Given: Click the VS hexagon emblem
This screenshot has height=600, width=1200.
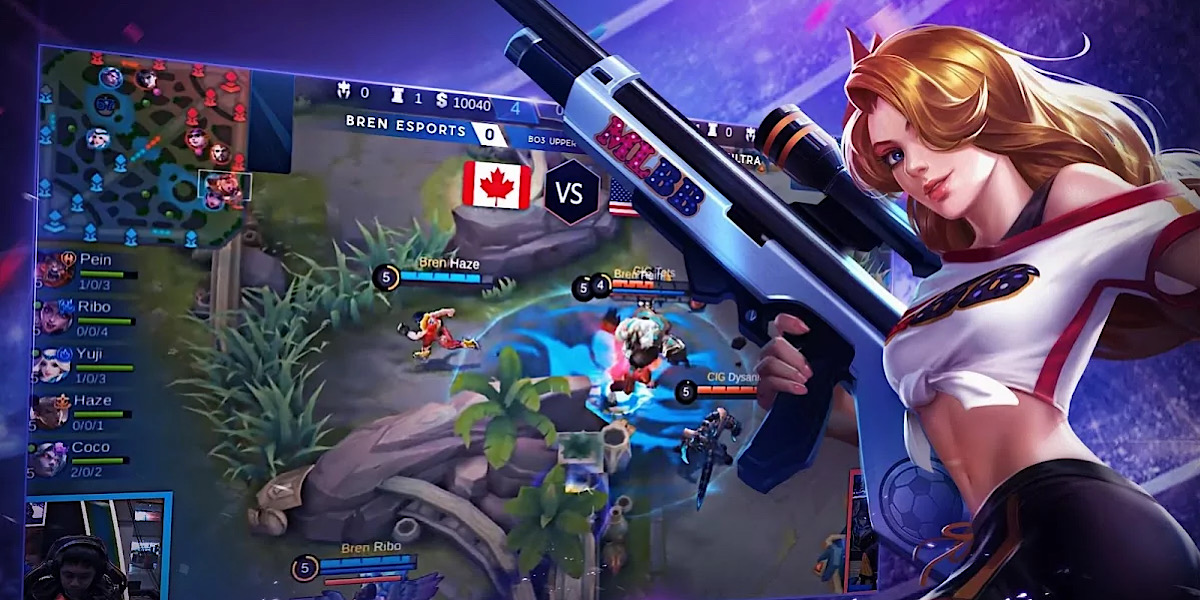Looking at the screenshot, I should coord(571,191).
